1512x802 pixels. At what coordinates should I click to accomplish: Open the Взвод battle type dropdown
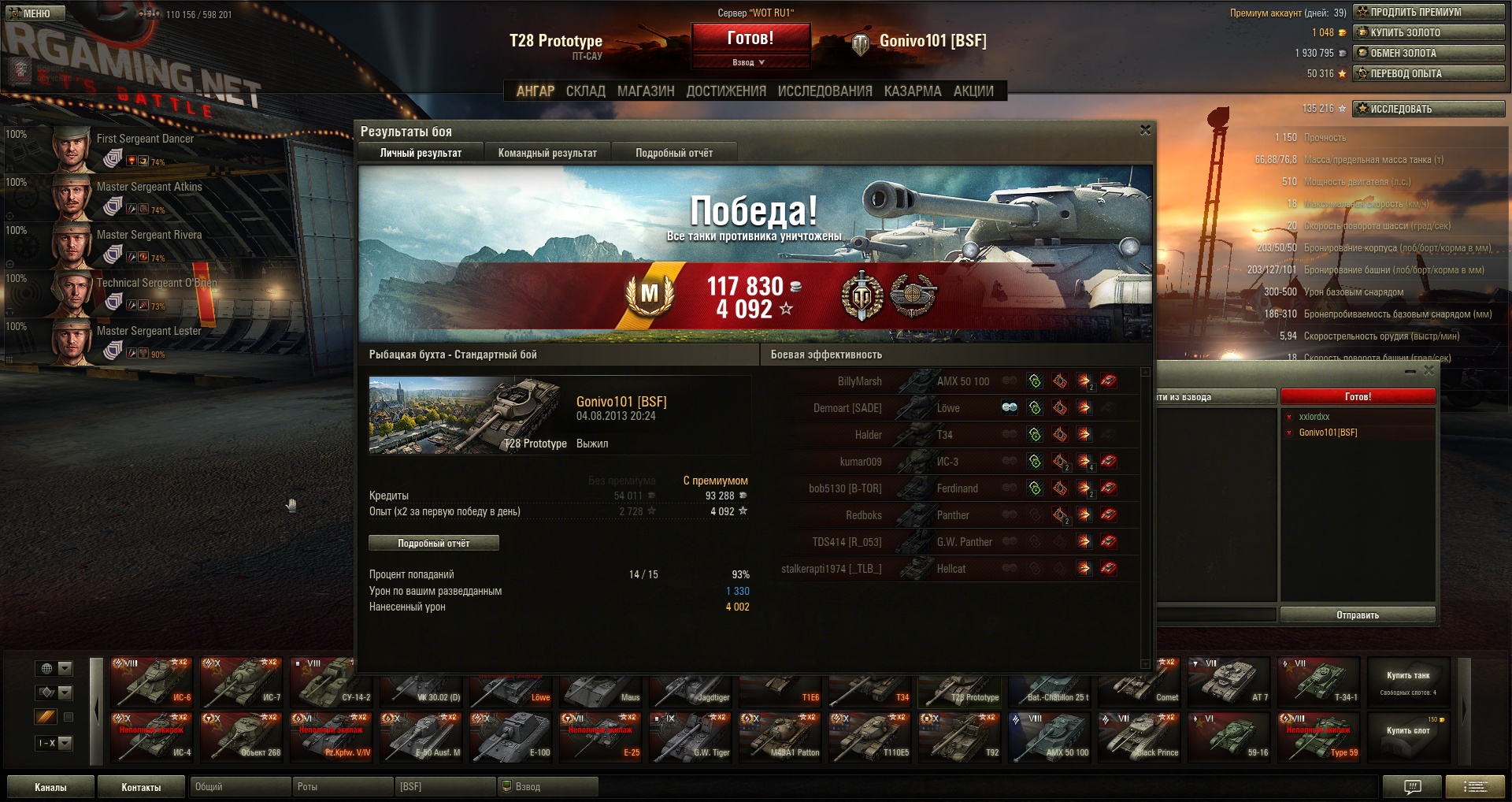coord(750,62)
